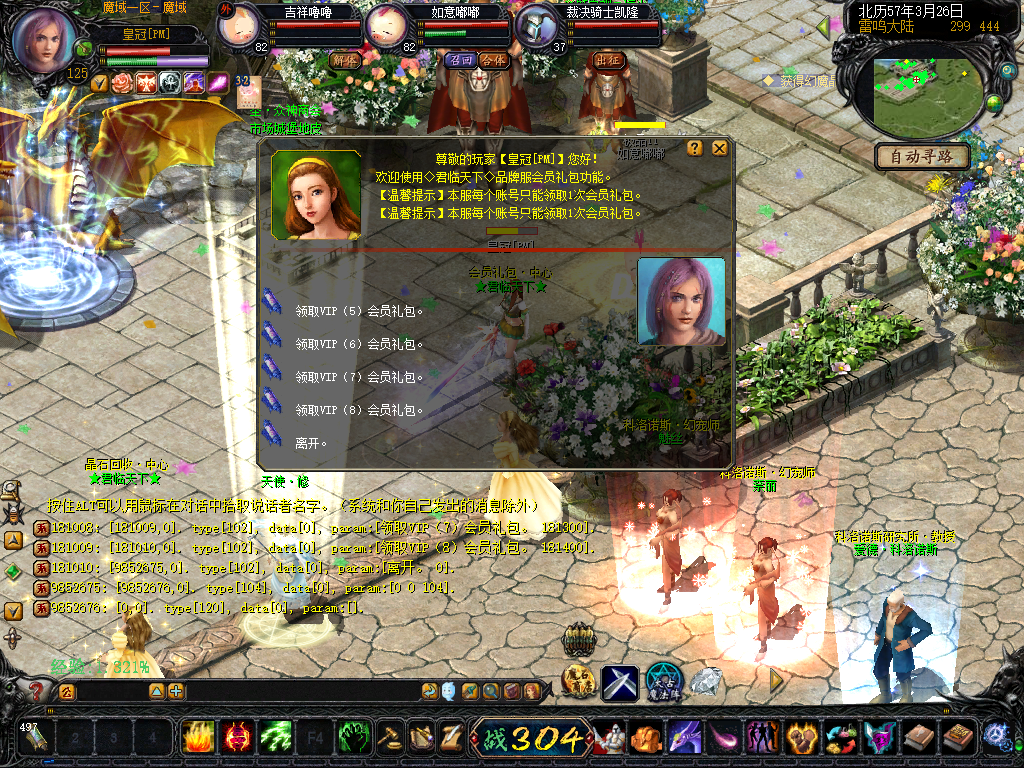1024x768 pixels.
Task: Pick the VIP (8) member gift pack option
Action: pos(359,410)
